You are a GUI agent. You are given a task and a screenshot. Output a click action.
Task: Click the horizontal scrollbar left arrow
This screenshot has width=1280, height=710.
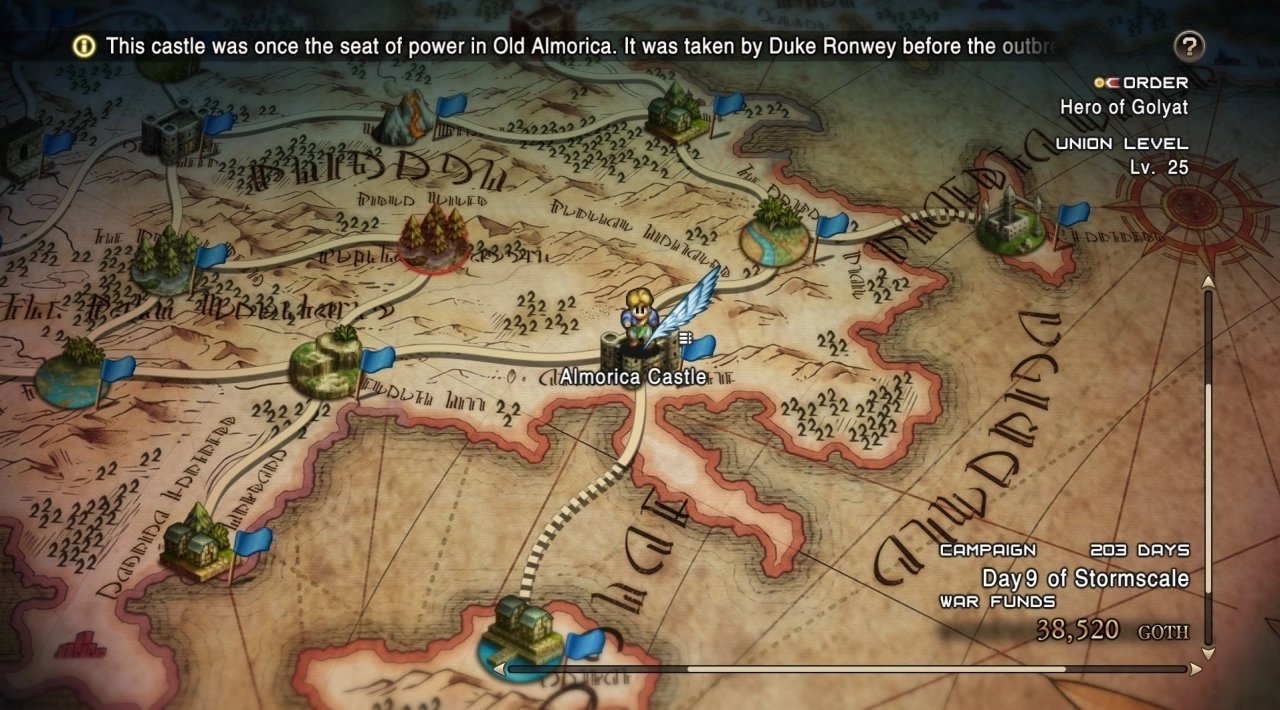click(x=499, y=668)
